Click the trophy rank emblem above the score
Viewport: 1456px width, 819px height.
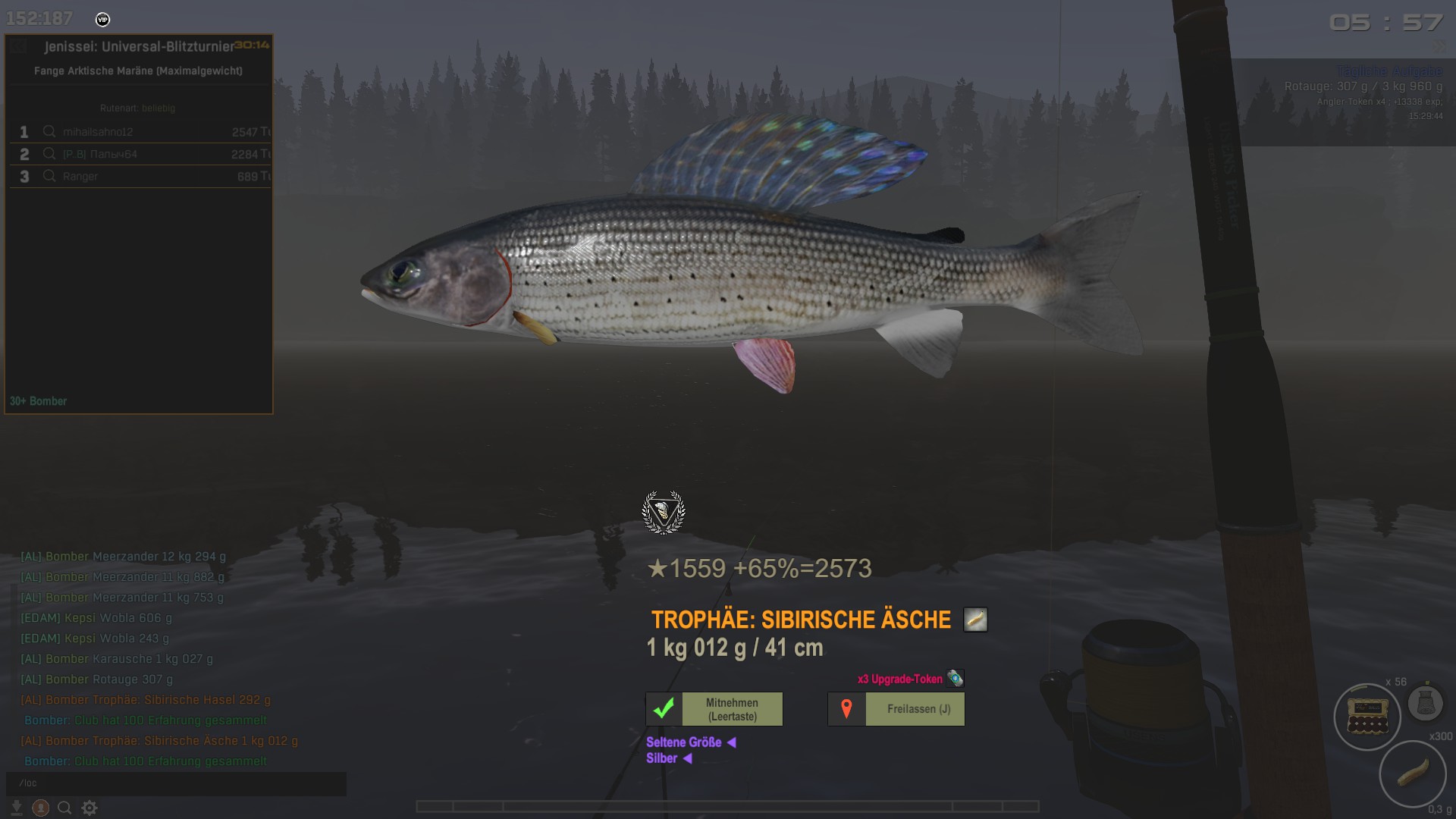pyautogui.click(x=664, y=513)
